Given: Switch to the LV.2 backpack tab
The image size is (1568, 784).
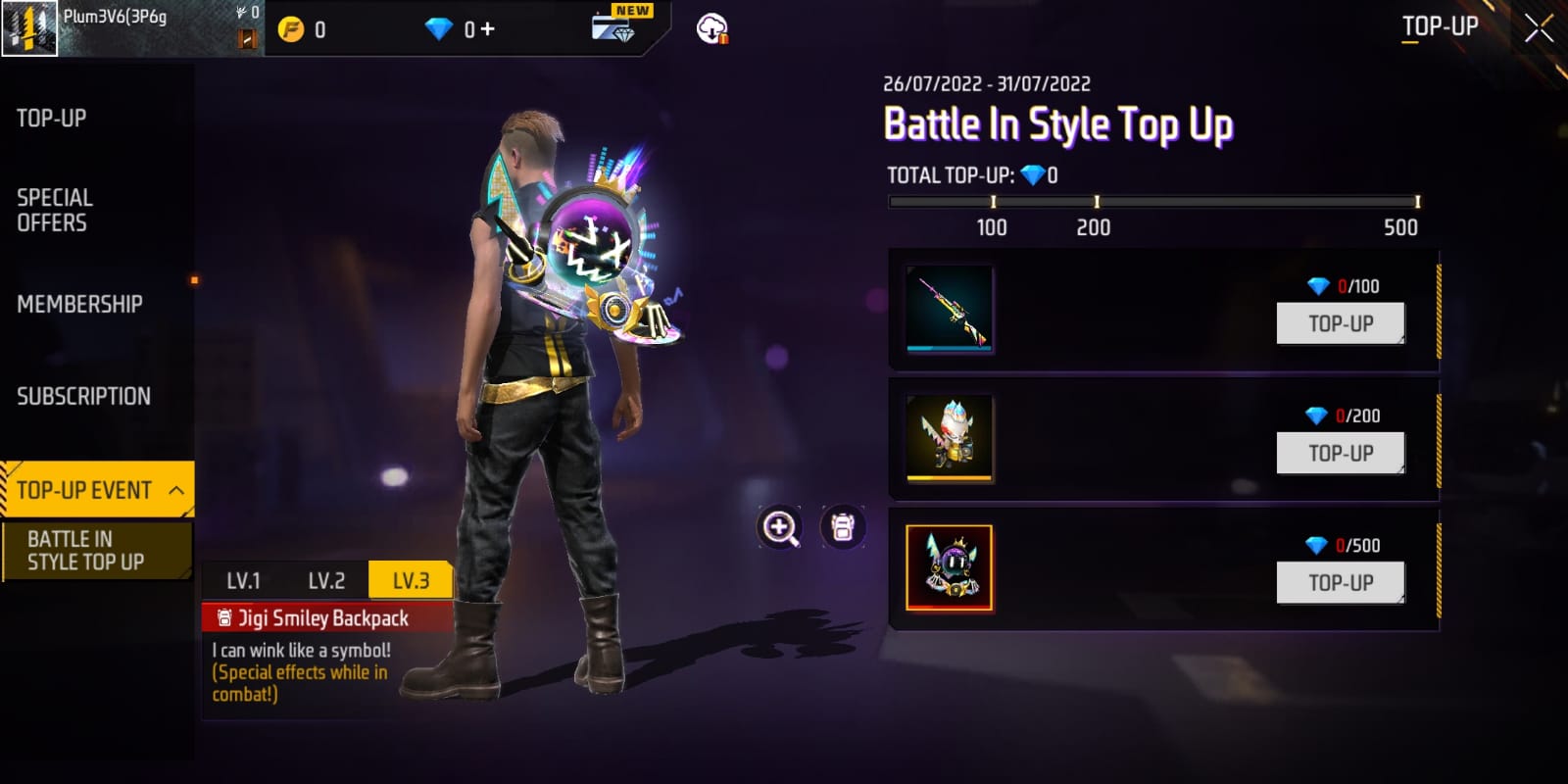Looking at the screenshot, I should pyautogui.click(x=326, y=580).
